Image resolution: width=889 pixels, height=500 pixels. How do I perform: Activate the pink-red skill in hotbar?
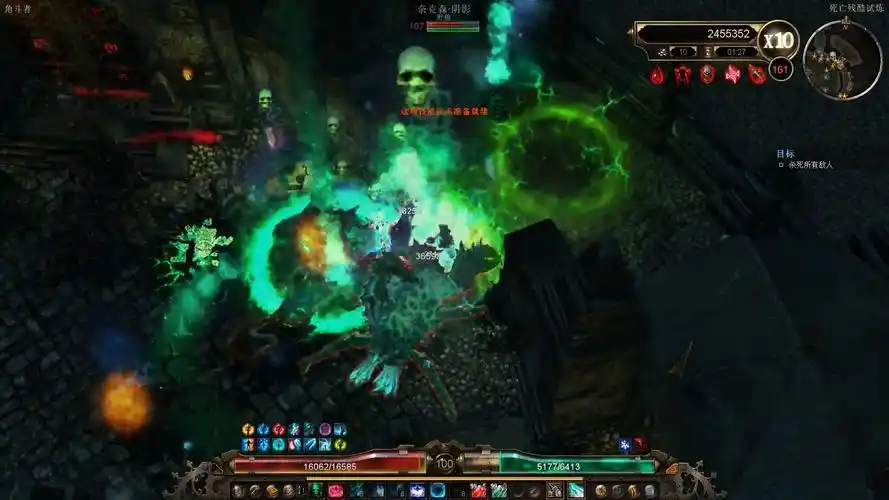point(335,490)
